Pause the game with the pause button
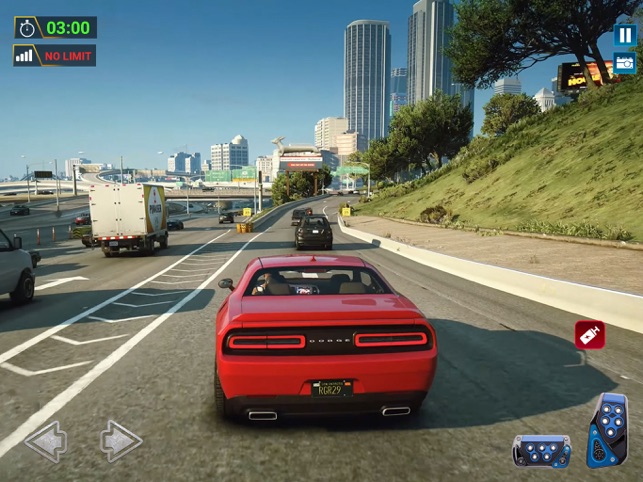The width and height of the screenshot is (643, 482). (624, 35)
